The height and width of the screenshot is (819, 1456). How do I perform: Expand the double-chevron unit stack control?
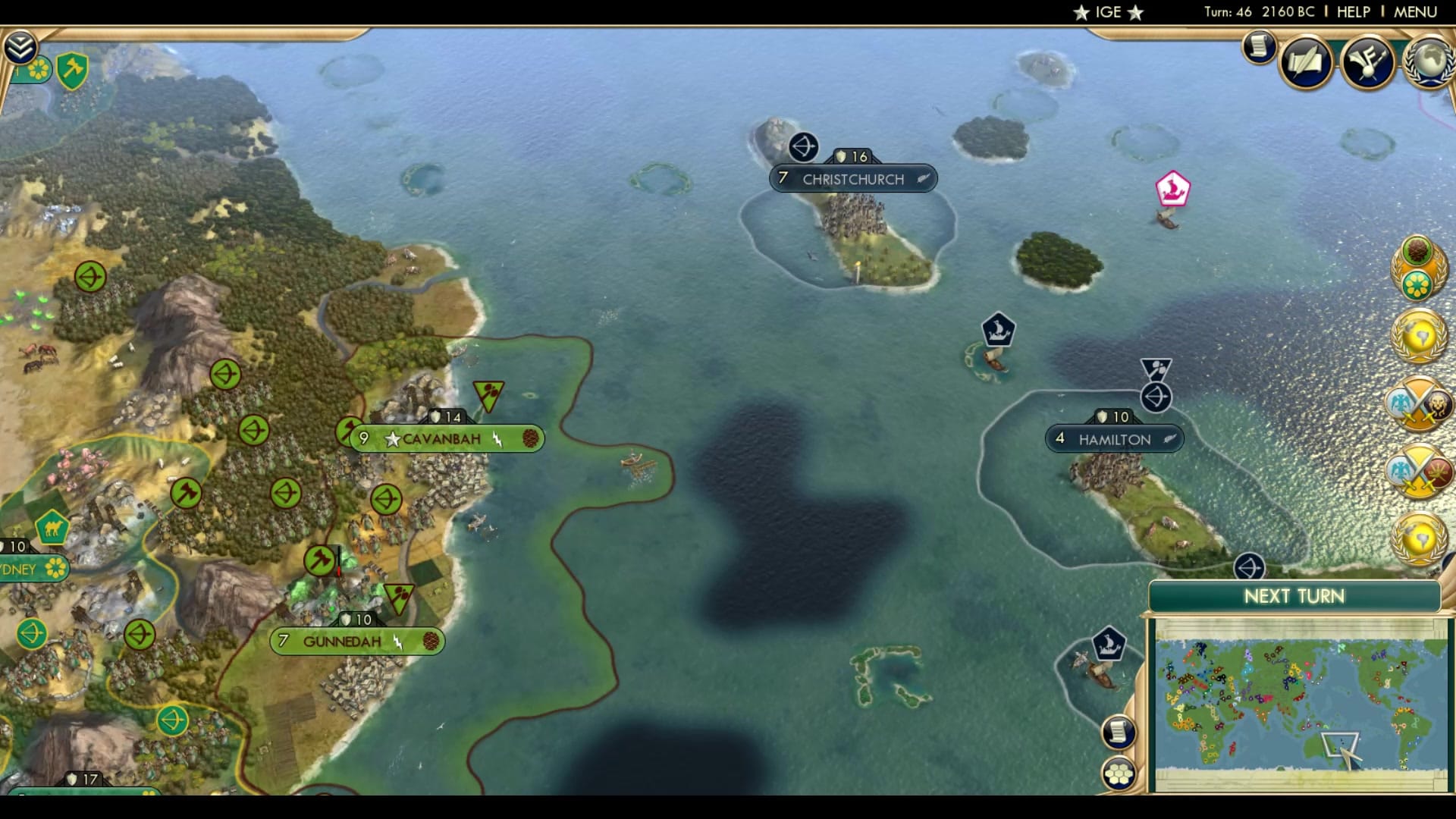[x=22, y=47]
